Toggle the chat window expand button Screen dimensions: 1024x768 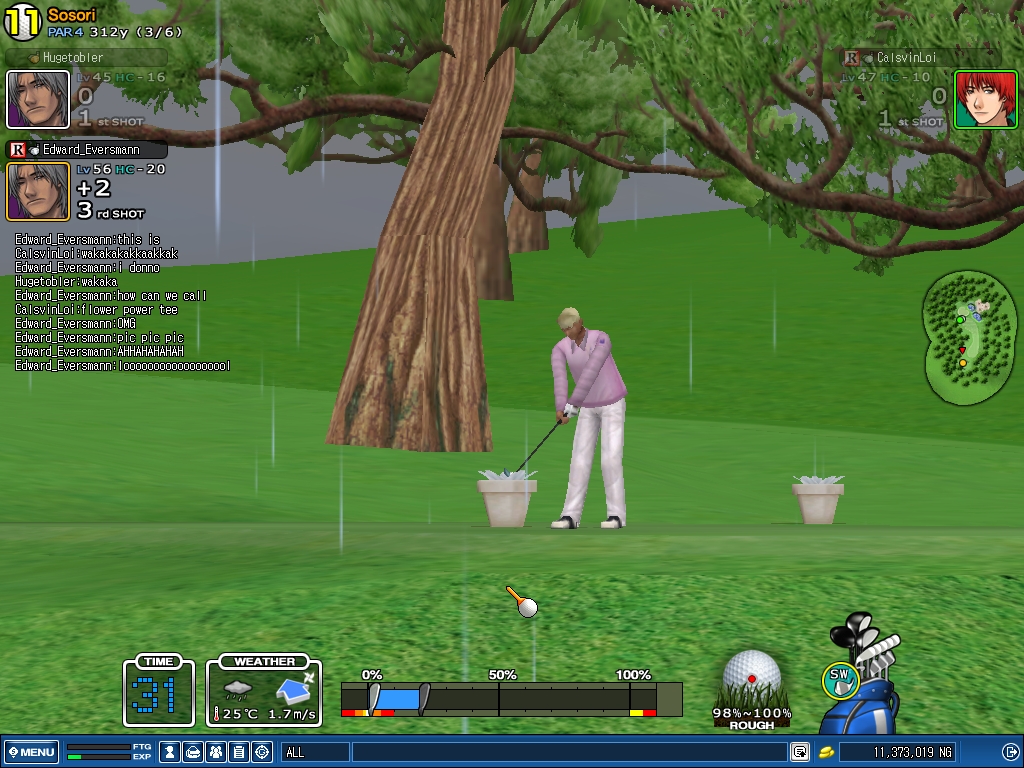pos(800,752)
